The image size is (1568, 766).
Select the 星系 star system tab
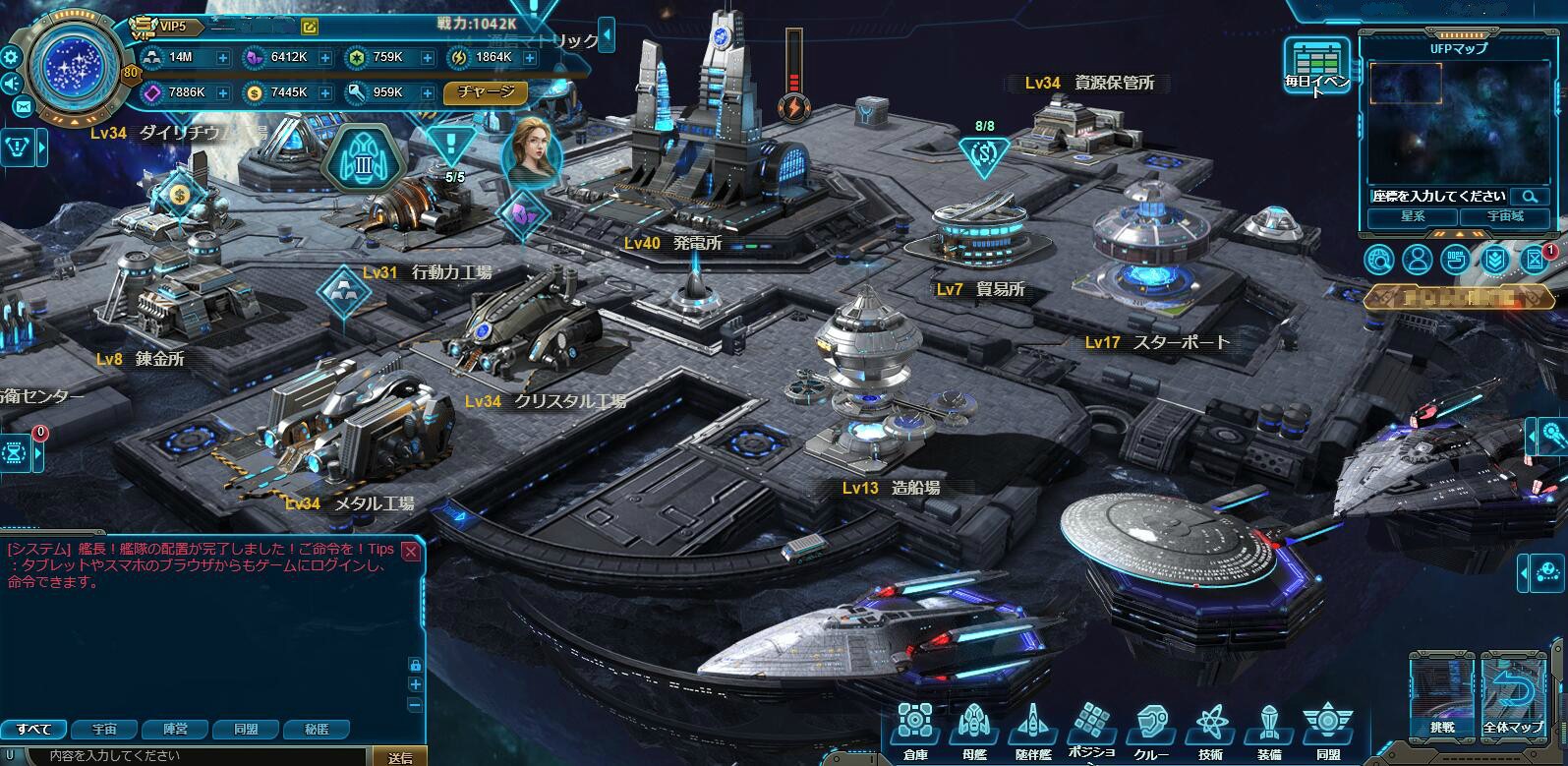(1413, 216)
